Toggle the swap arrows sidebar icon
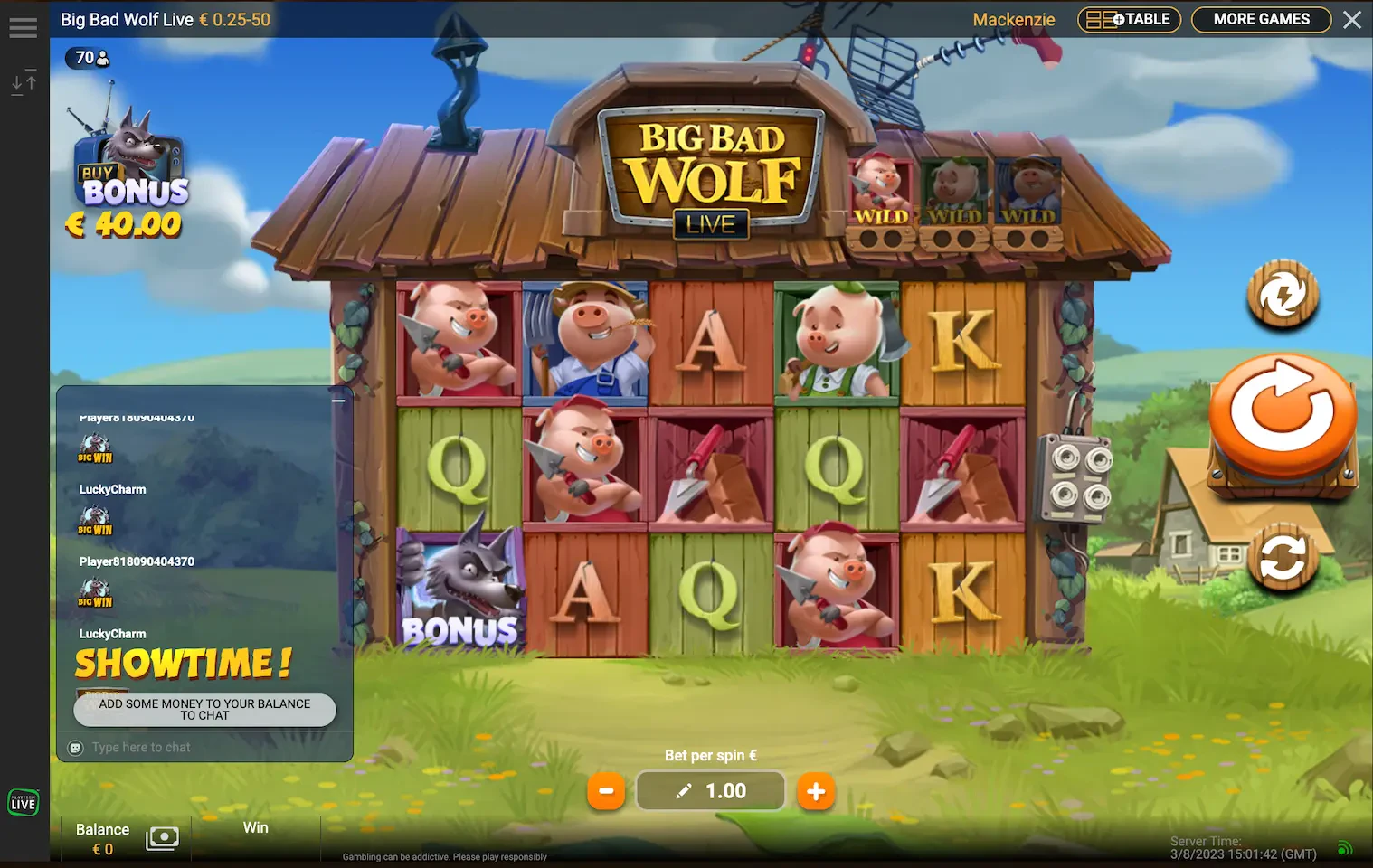1373x868 pixels. [x=24, y=83]
